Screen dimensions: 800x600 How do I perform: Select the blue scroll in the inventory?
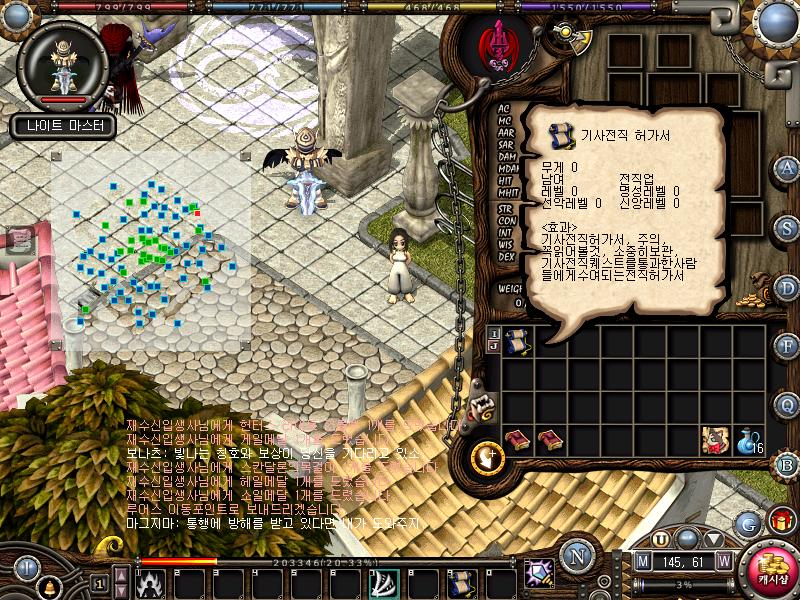[517, 342]
